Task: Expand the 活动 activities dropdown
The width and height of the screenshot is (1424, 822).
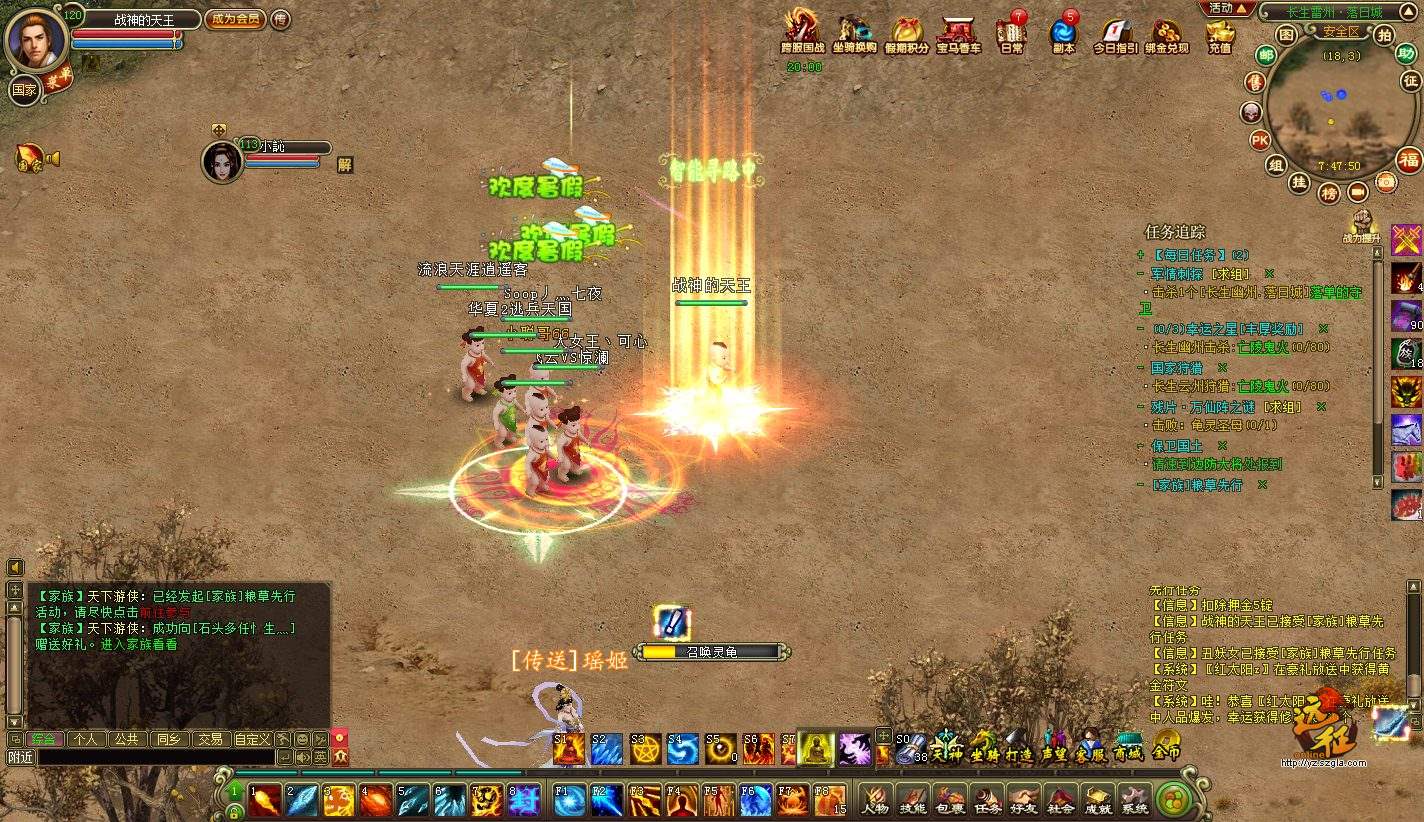Action: pos(1227,8)
